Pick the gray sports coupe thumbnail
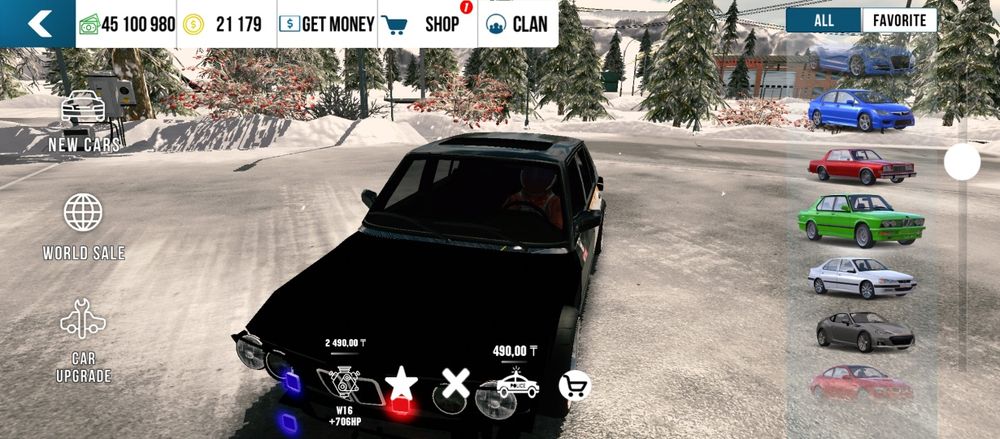1000x439 pixels. 864,330
